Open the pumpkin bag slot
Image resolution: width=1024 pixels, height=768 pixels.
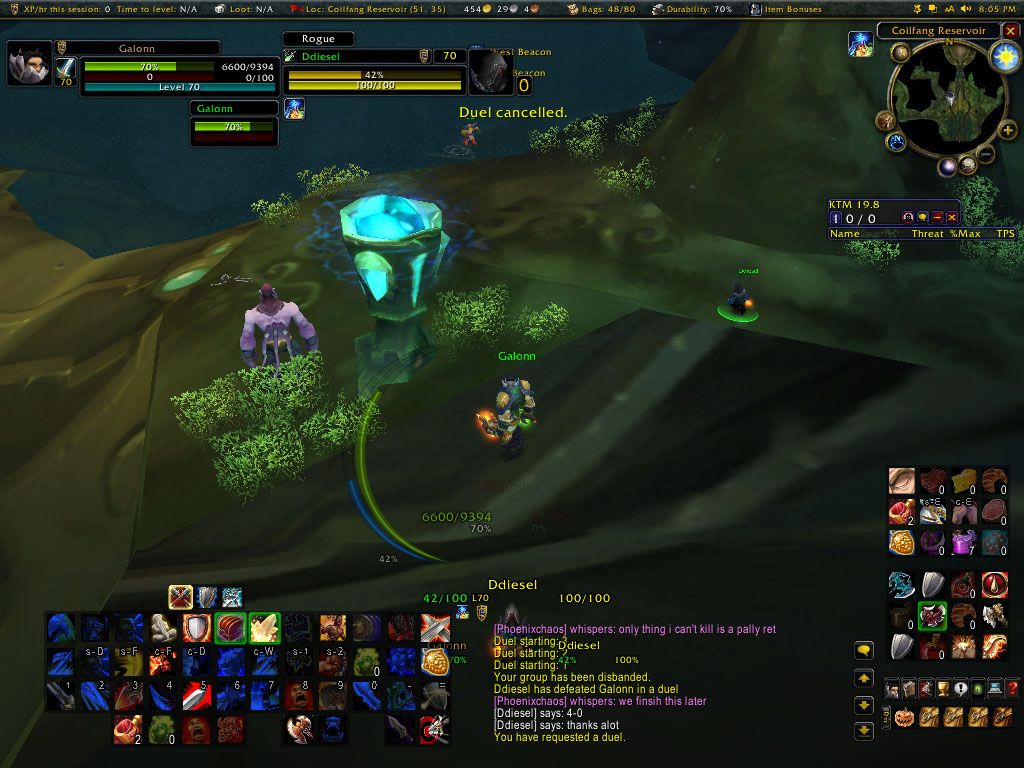(904, 717)
